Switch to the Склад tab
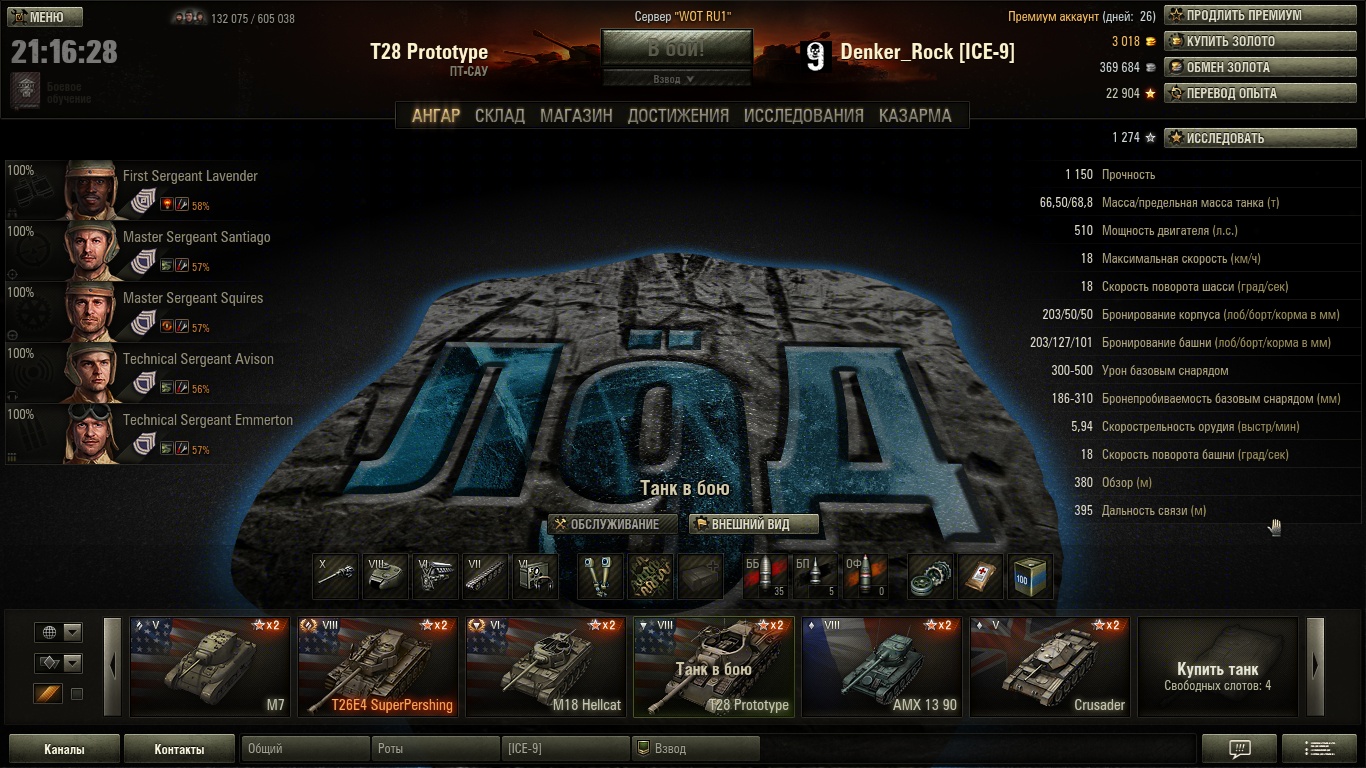 (x=499, y=115)
